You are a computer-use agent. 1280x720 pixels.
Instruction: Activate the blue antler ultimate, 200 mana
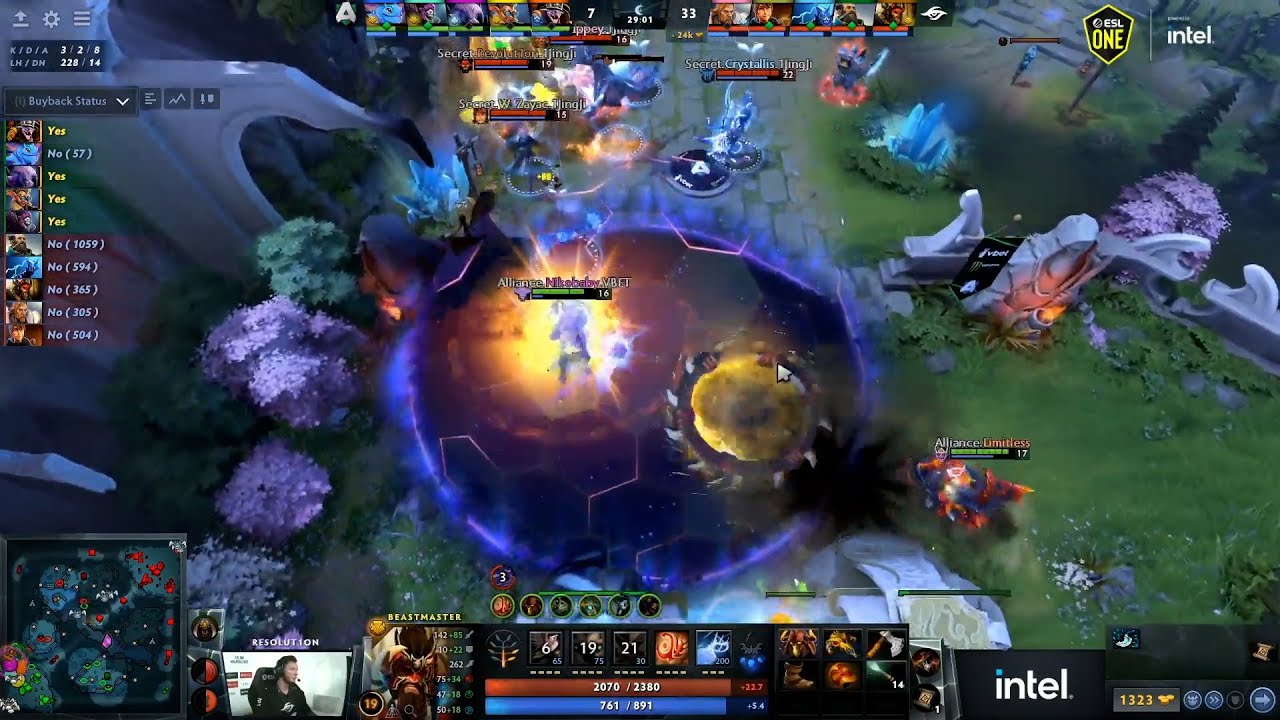[712, 648]
